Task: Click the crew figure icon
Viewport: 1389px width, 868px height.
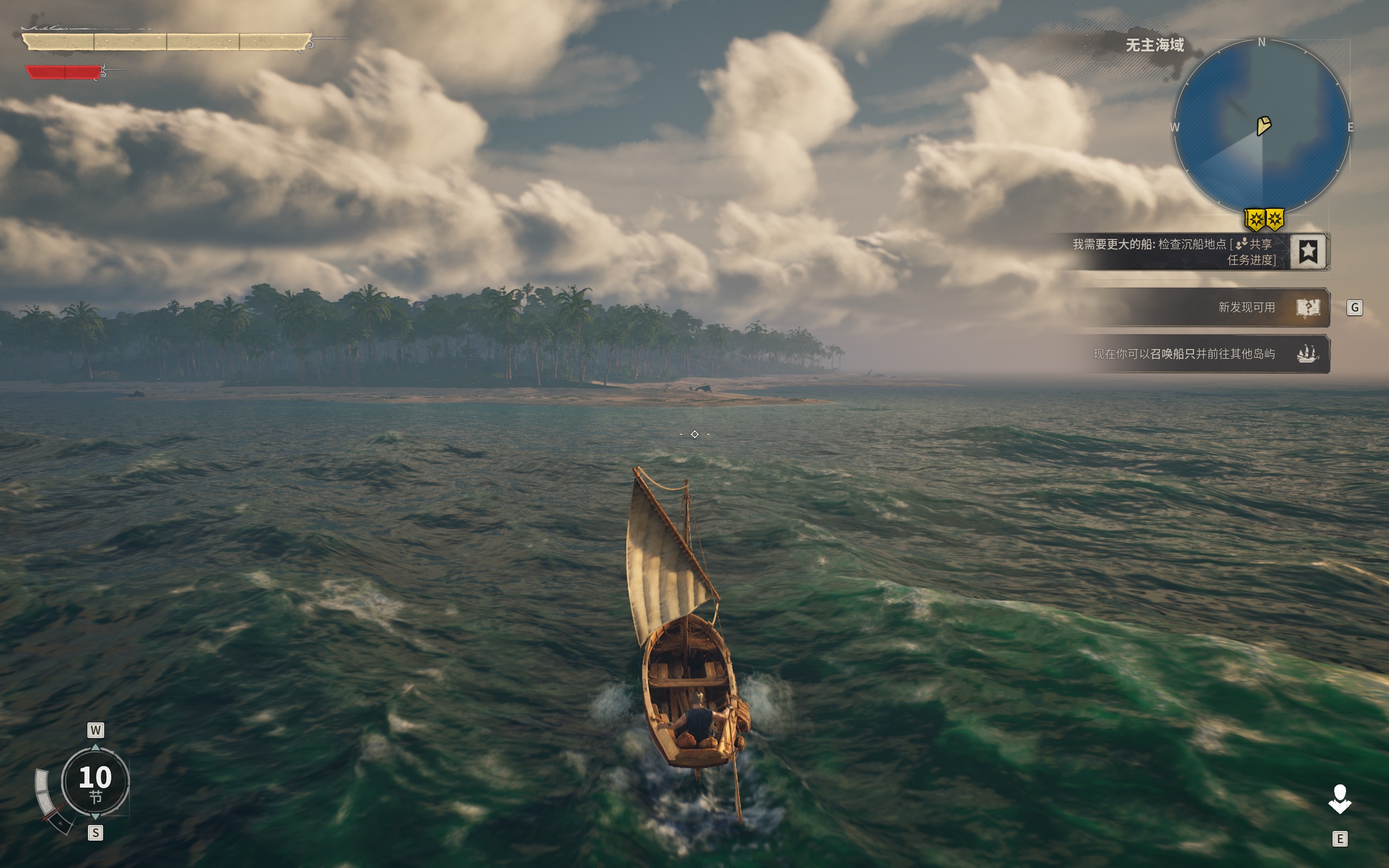Action: point(1340,799)
